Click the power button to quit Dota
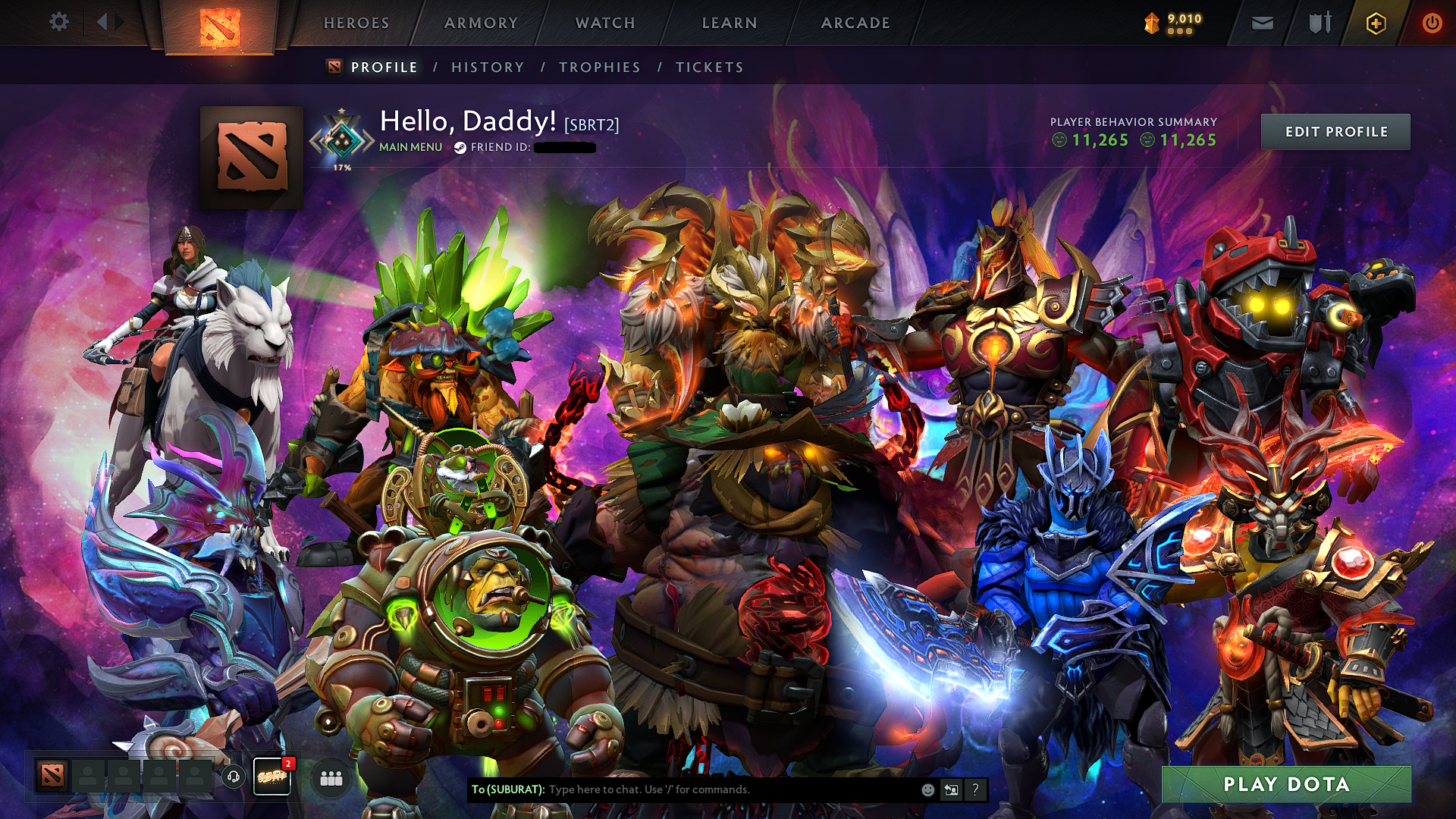Viewport: 1456px width, 819px height. pos(1433,23)
